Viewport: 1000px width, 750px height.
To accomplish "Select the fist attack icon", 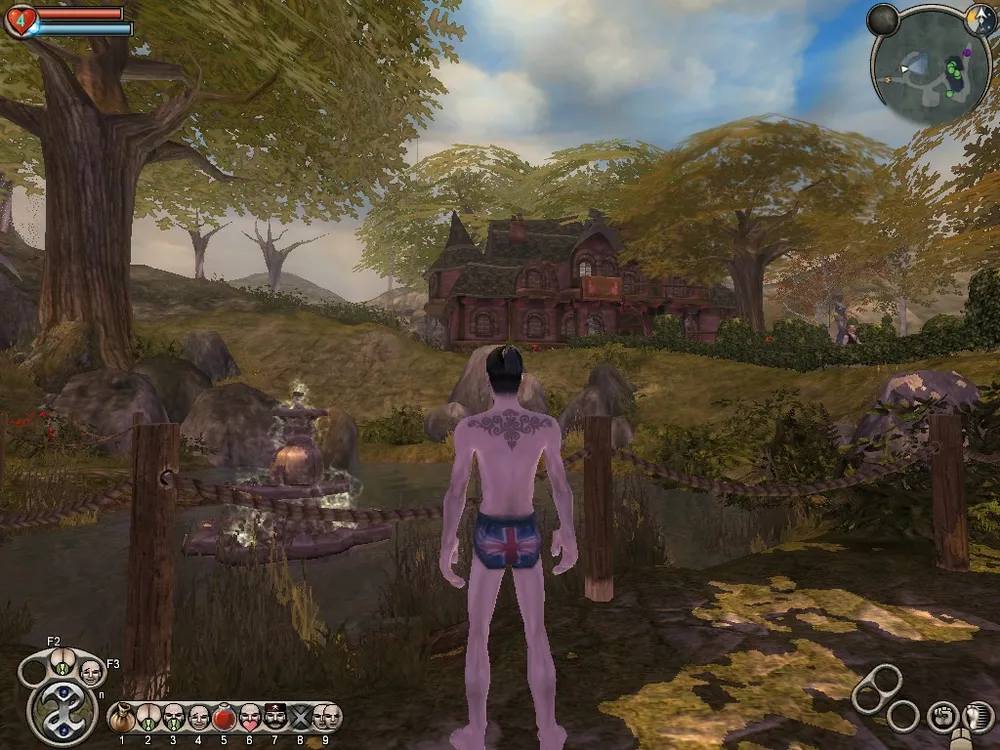I will point(942,716).
